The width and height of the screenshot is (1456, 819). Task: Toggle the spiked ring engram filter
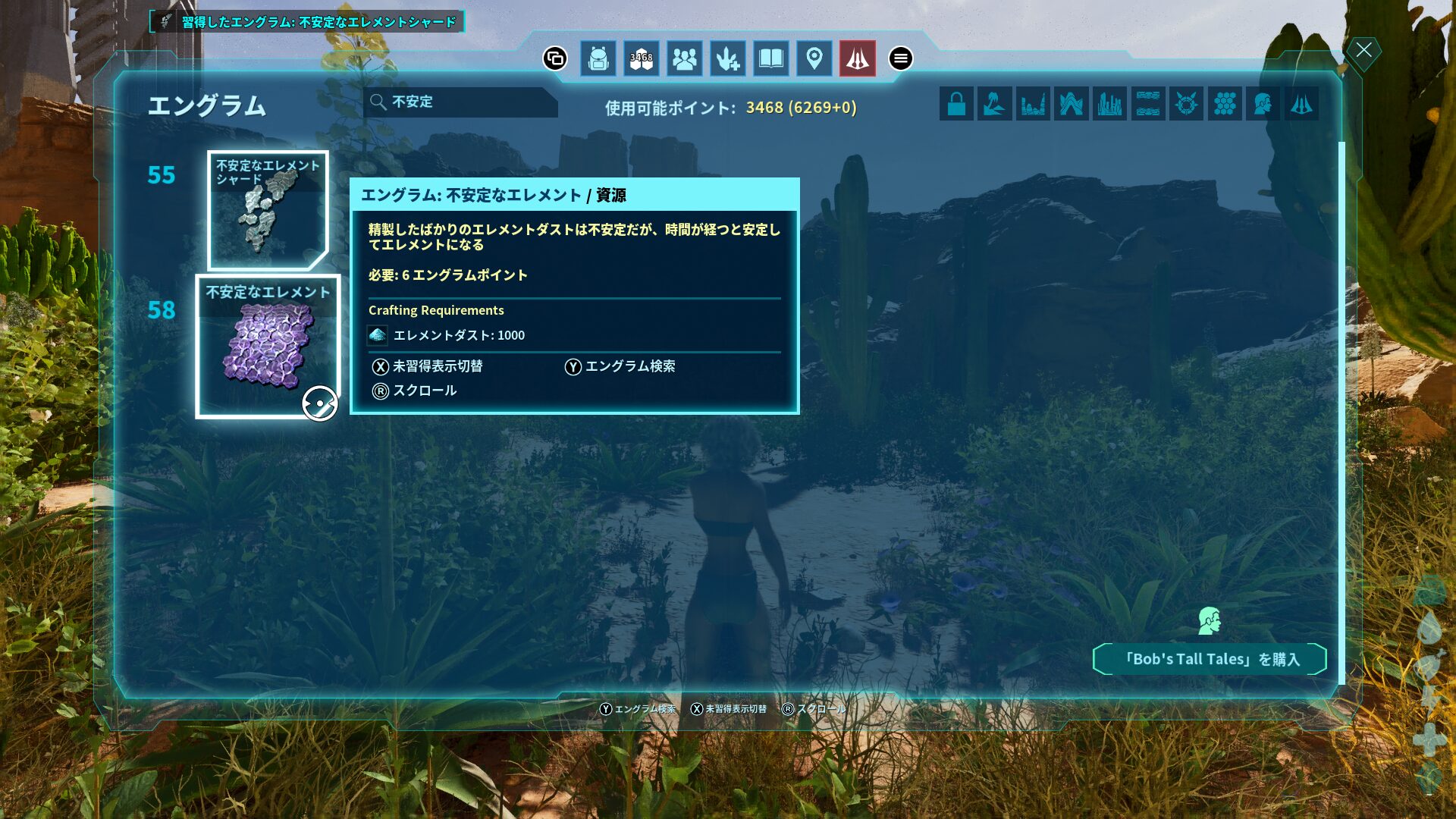tap(1186, 104)
